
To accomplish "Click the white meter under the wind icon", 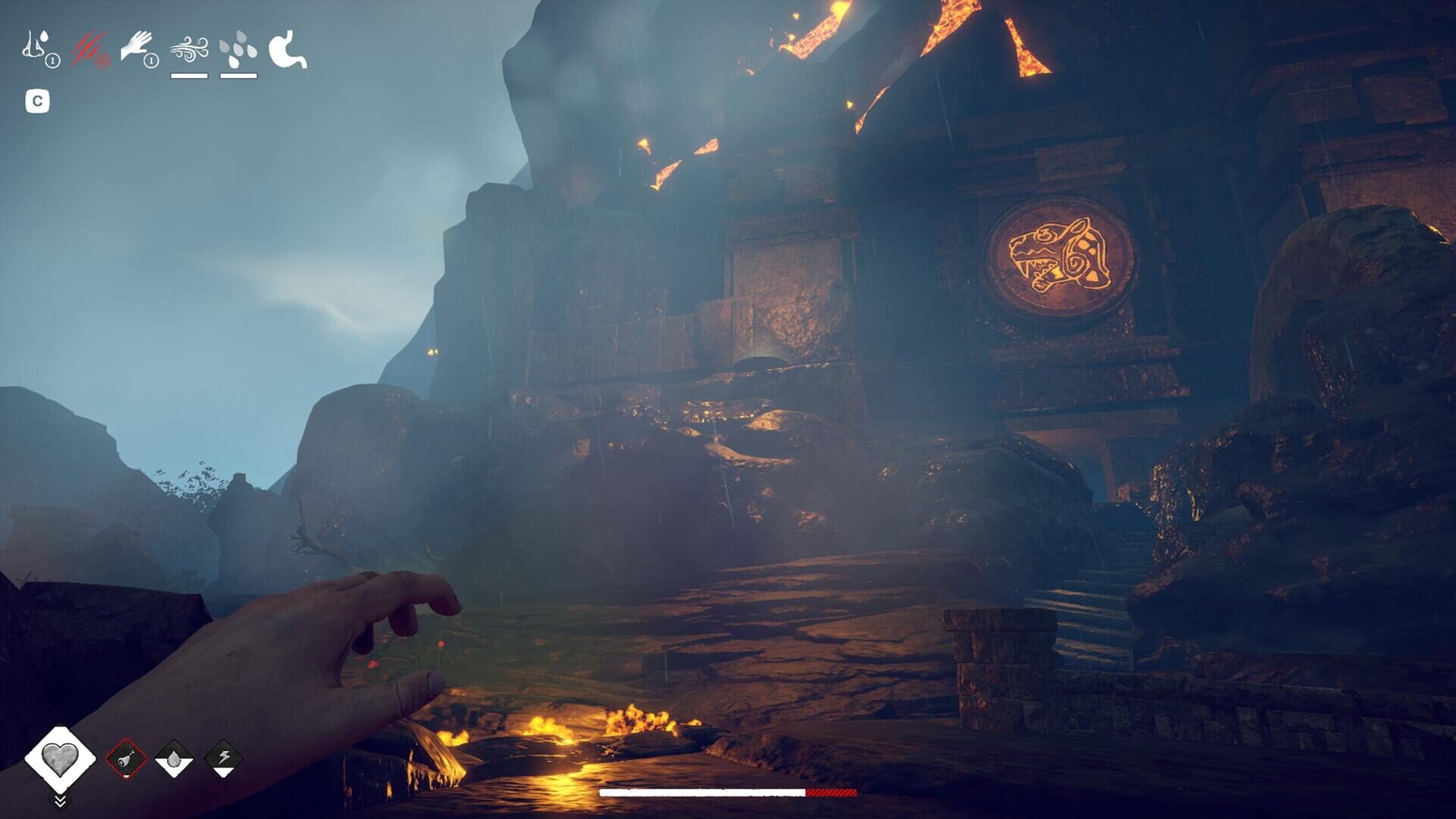I will coord(189,75).
